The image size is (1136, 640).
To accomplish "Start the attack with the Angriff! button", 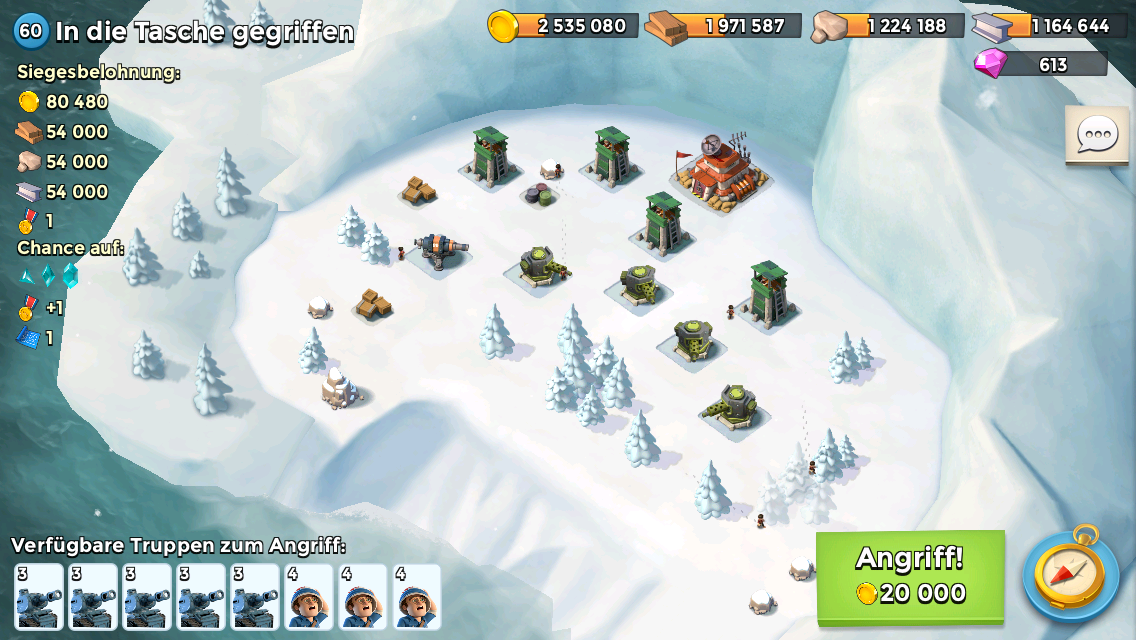I will (910, 576).
